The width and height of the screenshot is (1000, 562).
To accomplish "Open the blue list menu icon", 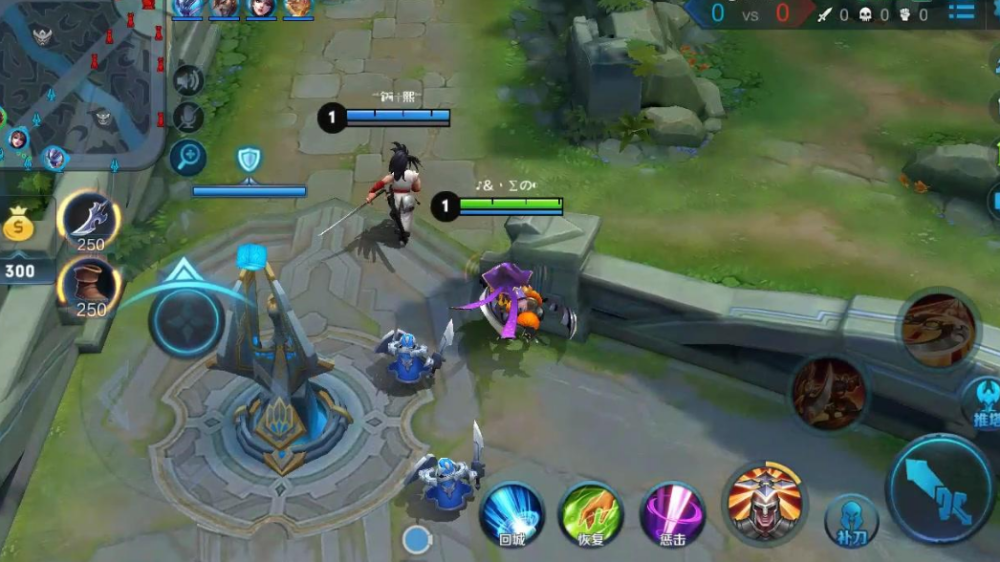I will [961, 13].
